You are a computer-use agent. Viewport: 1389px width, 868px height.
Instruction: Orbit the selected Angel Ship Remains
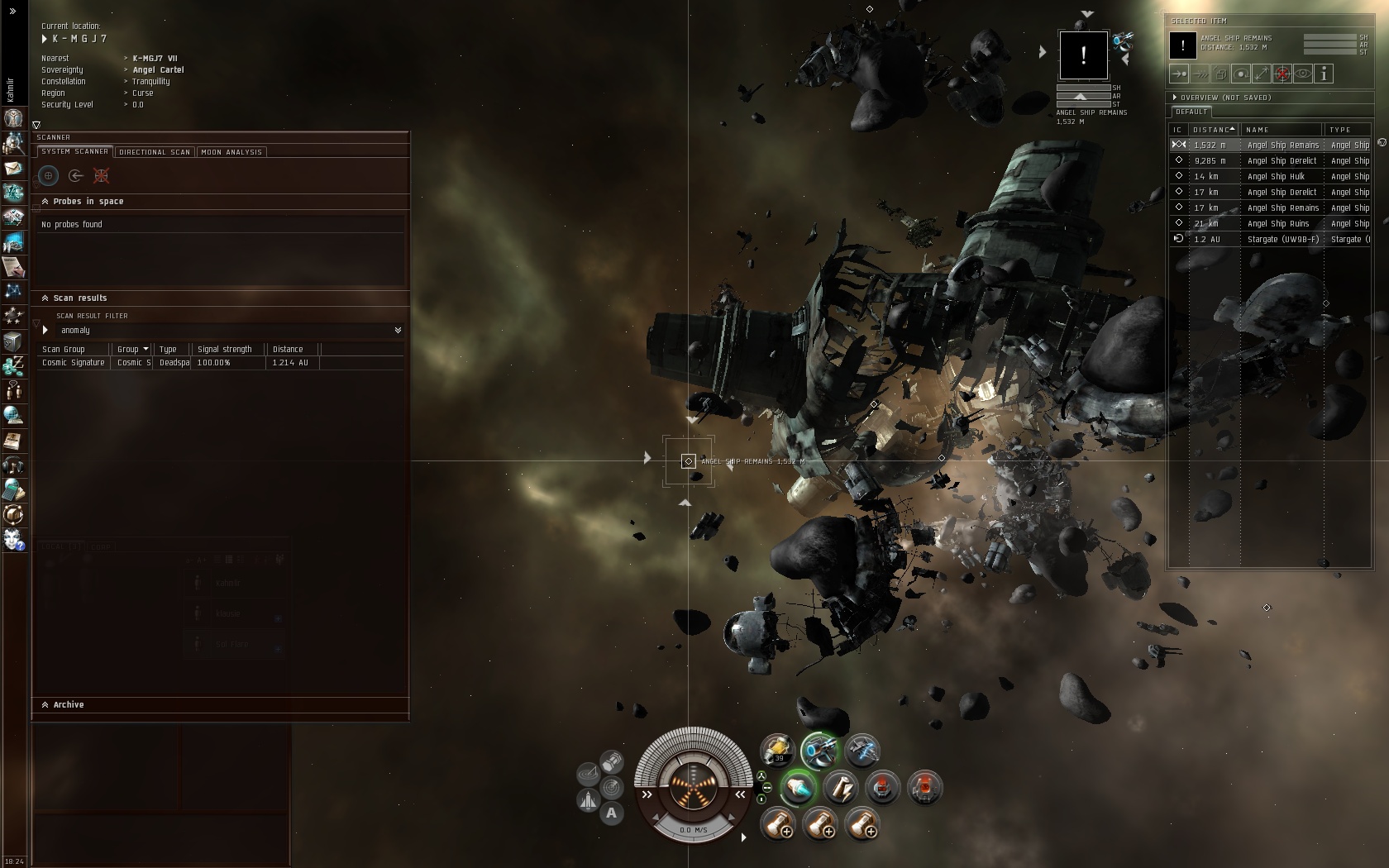point(1241,74)
